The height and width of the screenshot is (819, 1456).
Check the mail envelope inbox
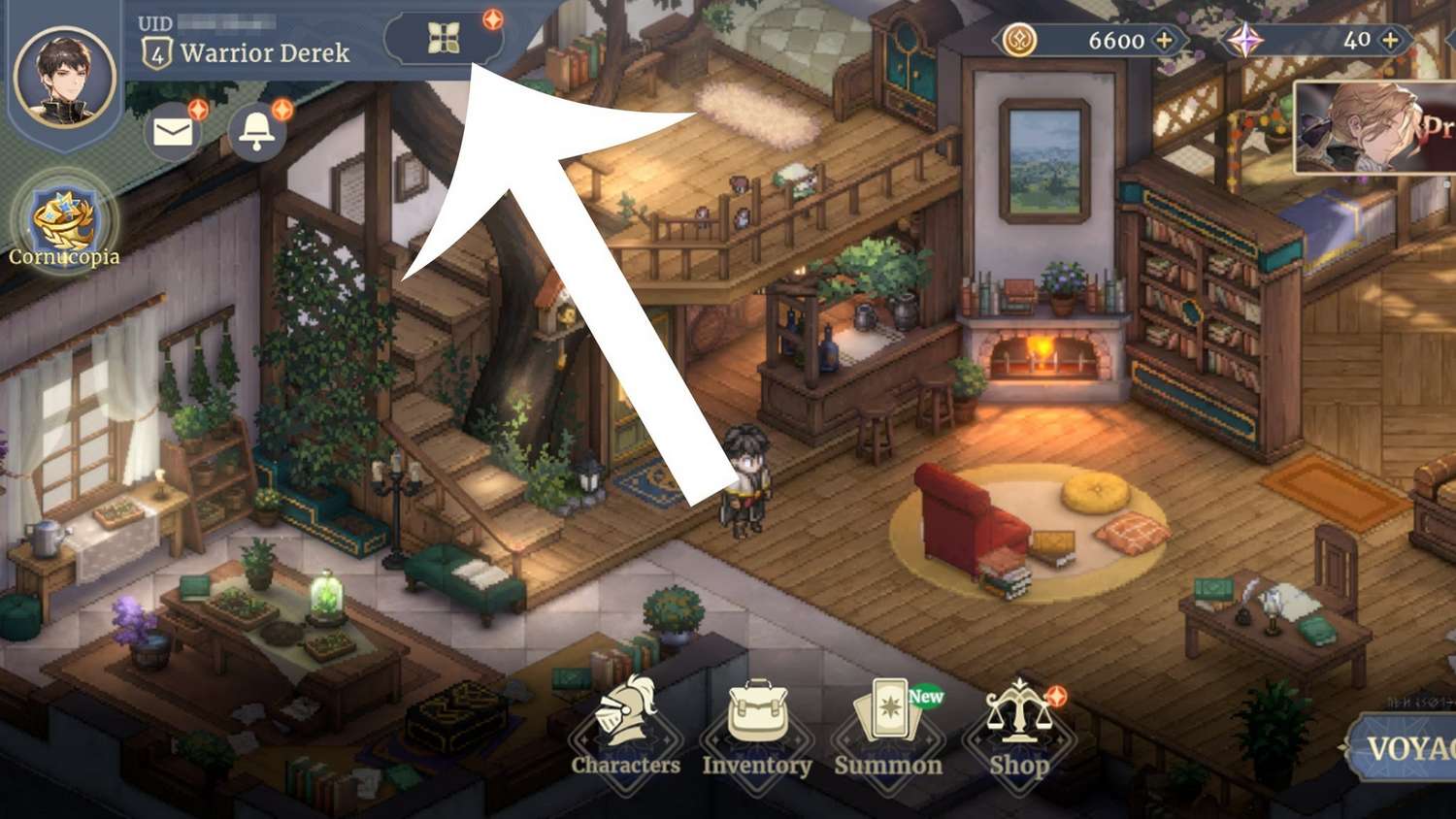pos(173,132)
